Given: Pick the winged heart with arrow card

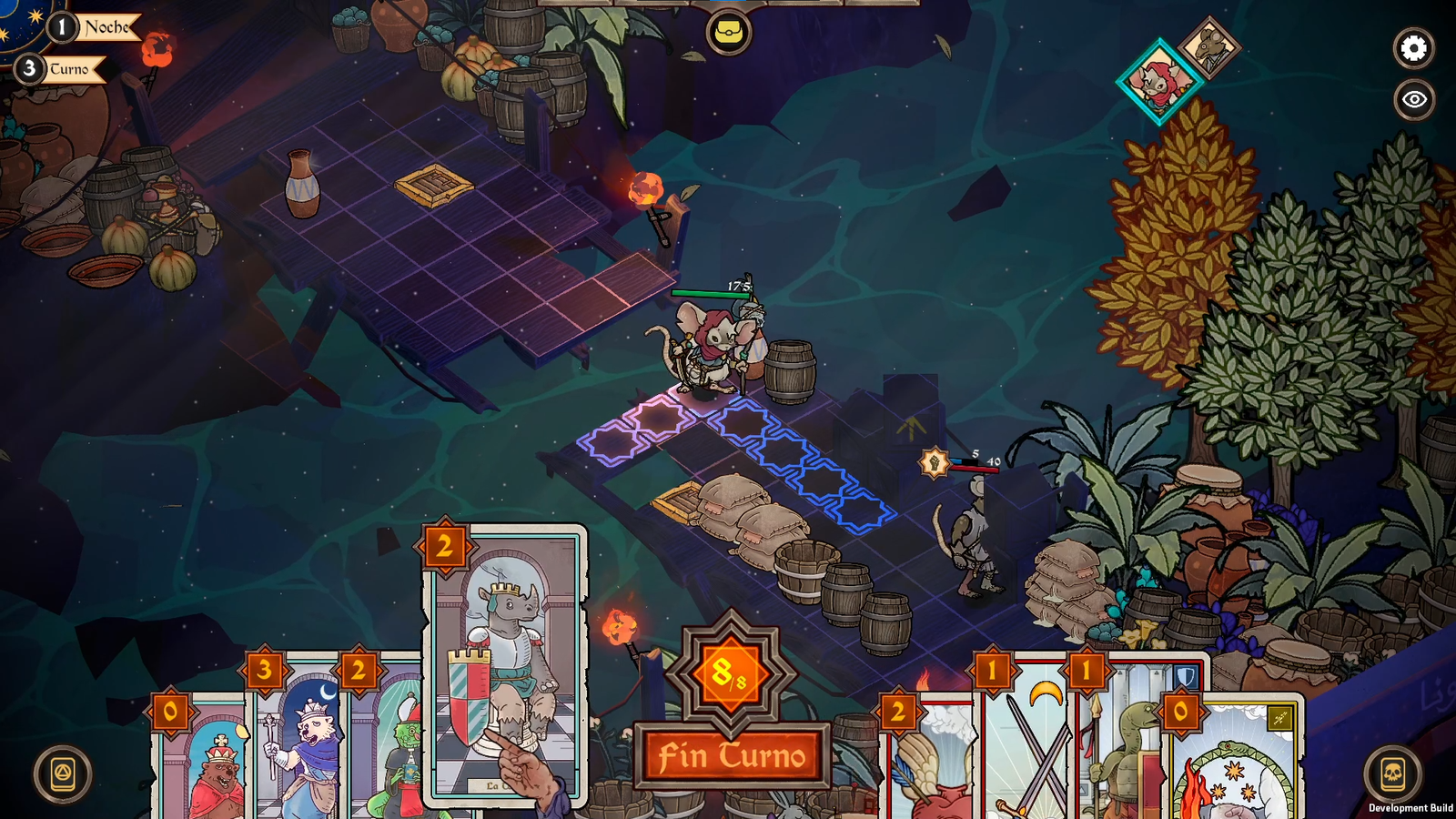Looking at the screenshot, I should (x=928, y=764).
